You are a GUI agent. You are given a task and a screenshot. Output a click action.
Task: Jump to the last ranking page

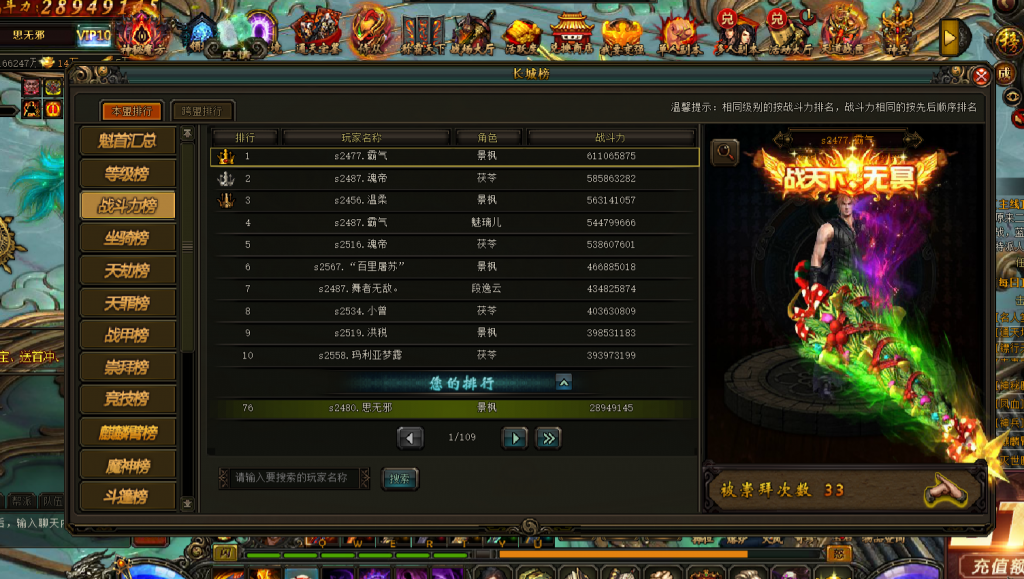pyautogui.click(x=548, y=437)
